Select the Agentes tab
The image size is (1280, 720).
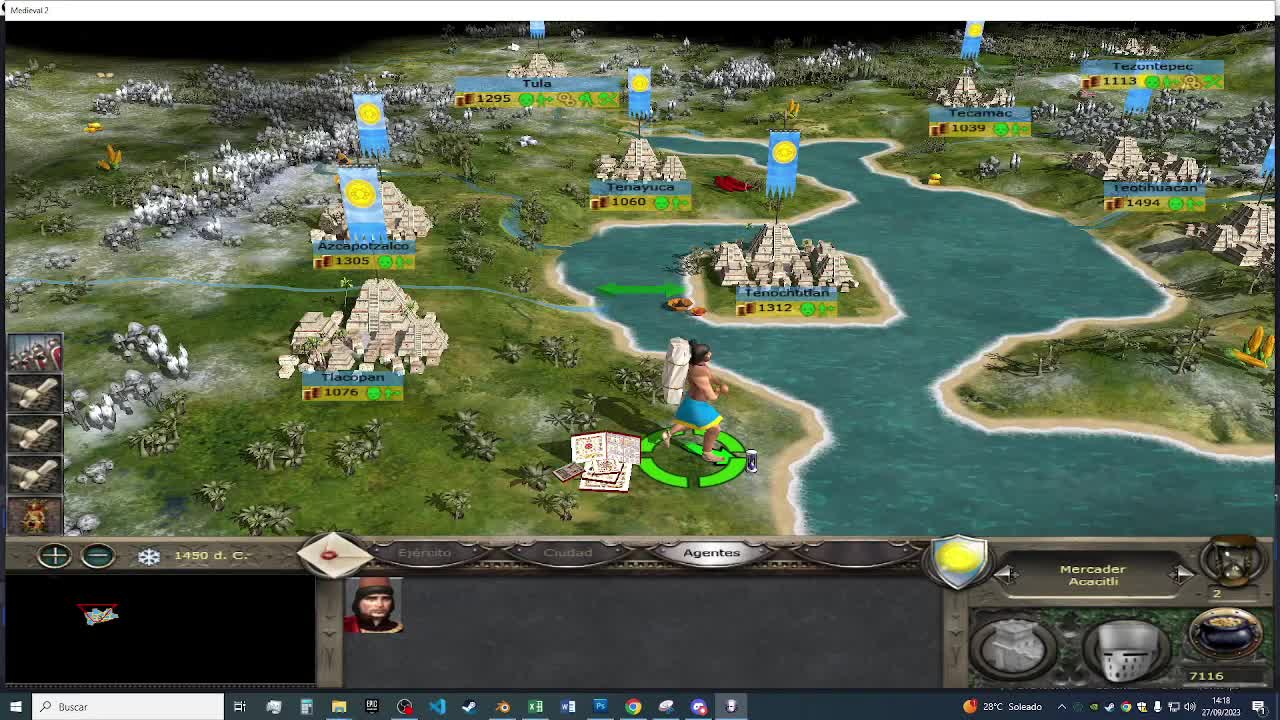point(710,553)
